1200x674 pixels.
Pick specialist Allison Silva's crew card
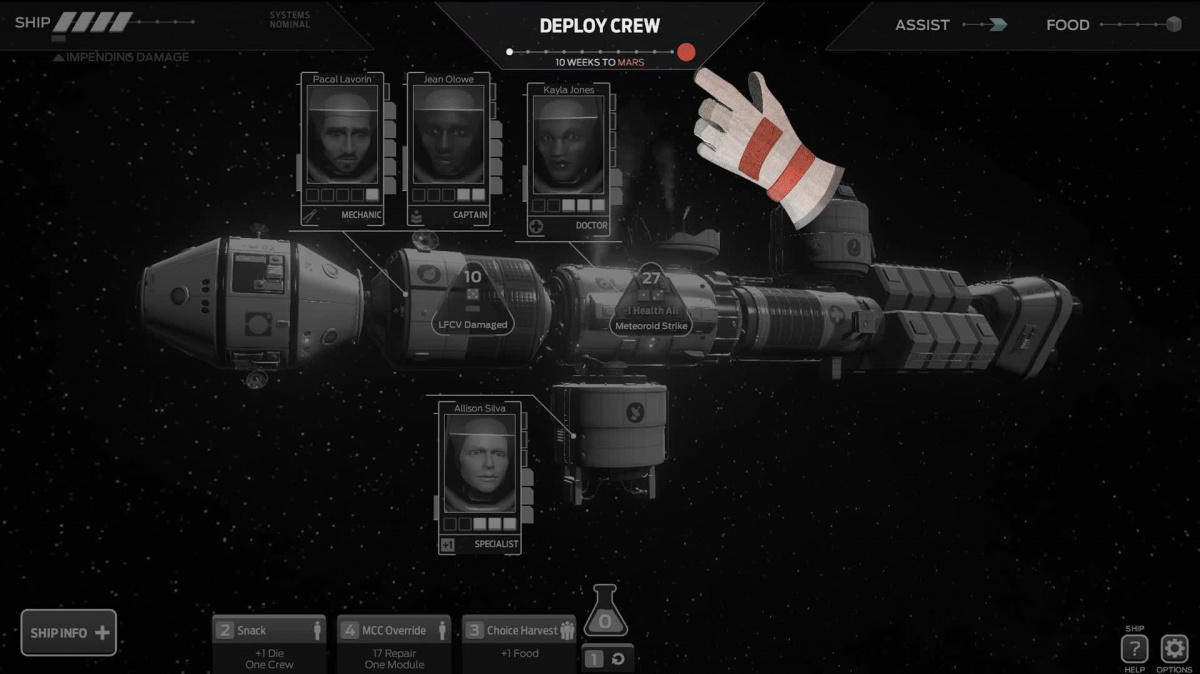click(x=481, y=476)
